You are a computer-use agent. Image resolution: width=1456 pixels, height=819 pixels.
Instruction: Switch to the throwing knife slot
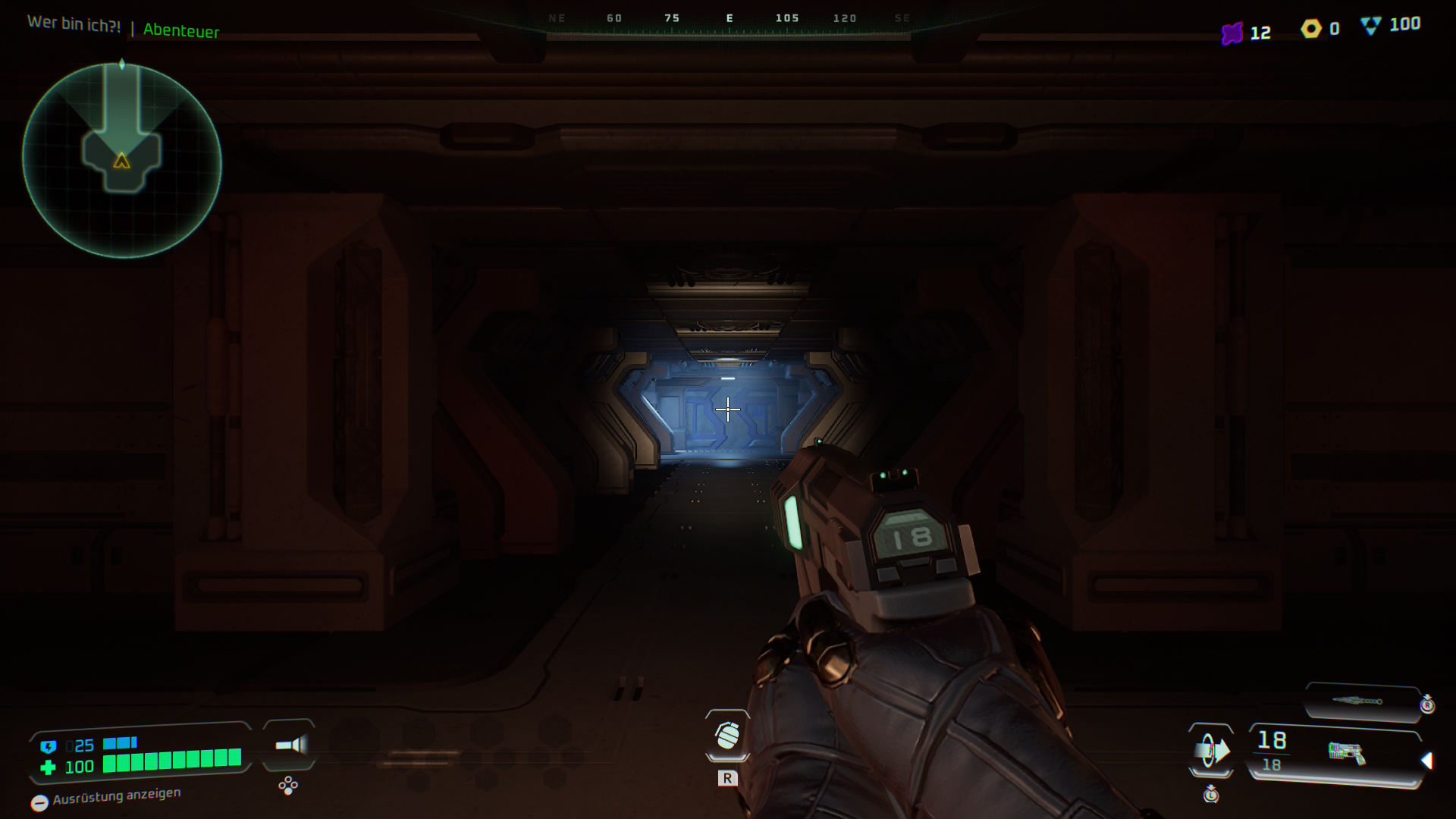(1361, 701)
